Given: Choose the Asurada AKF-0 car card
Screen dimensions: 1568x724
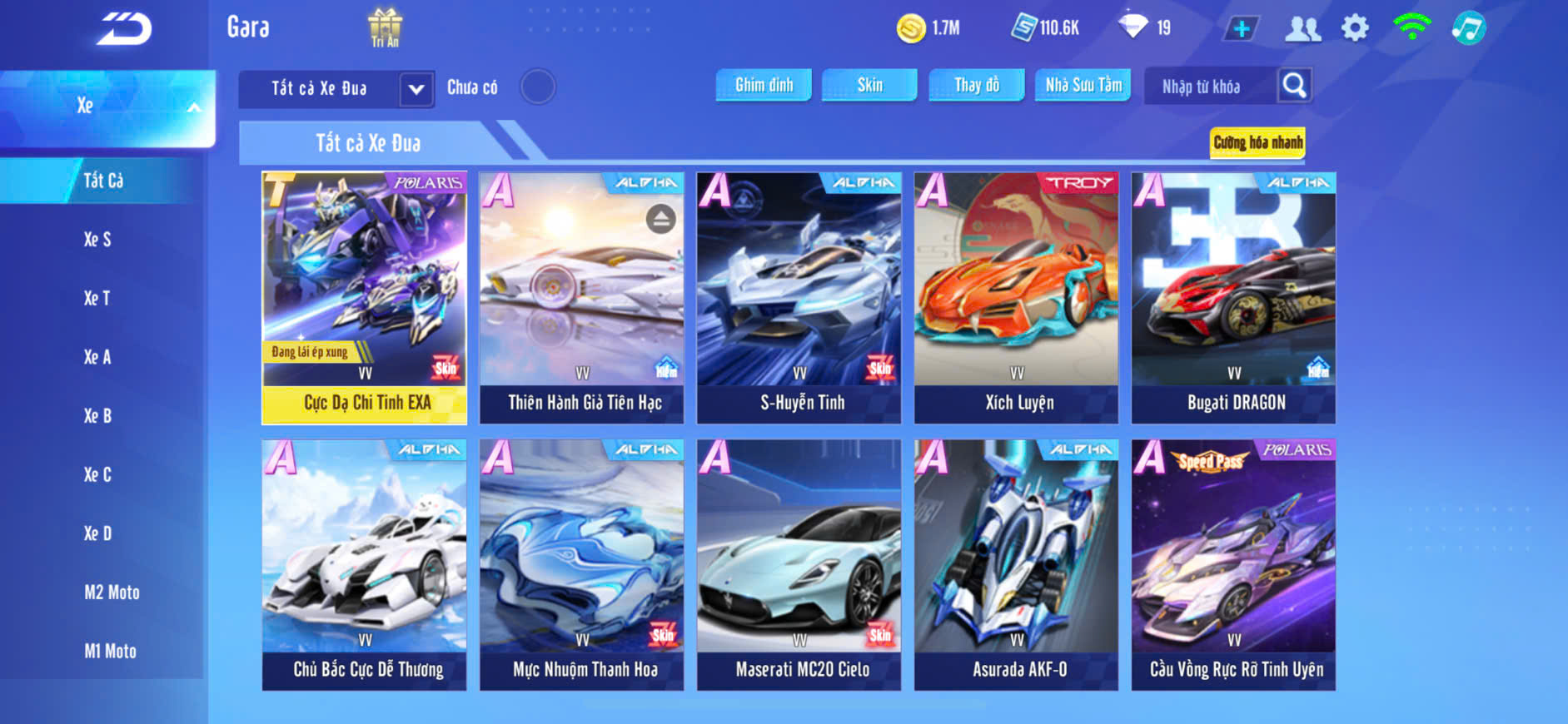Looking at the screenshot, I should click(1016, 564).
